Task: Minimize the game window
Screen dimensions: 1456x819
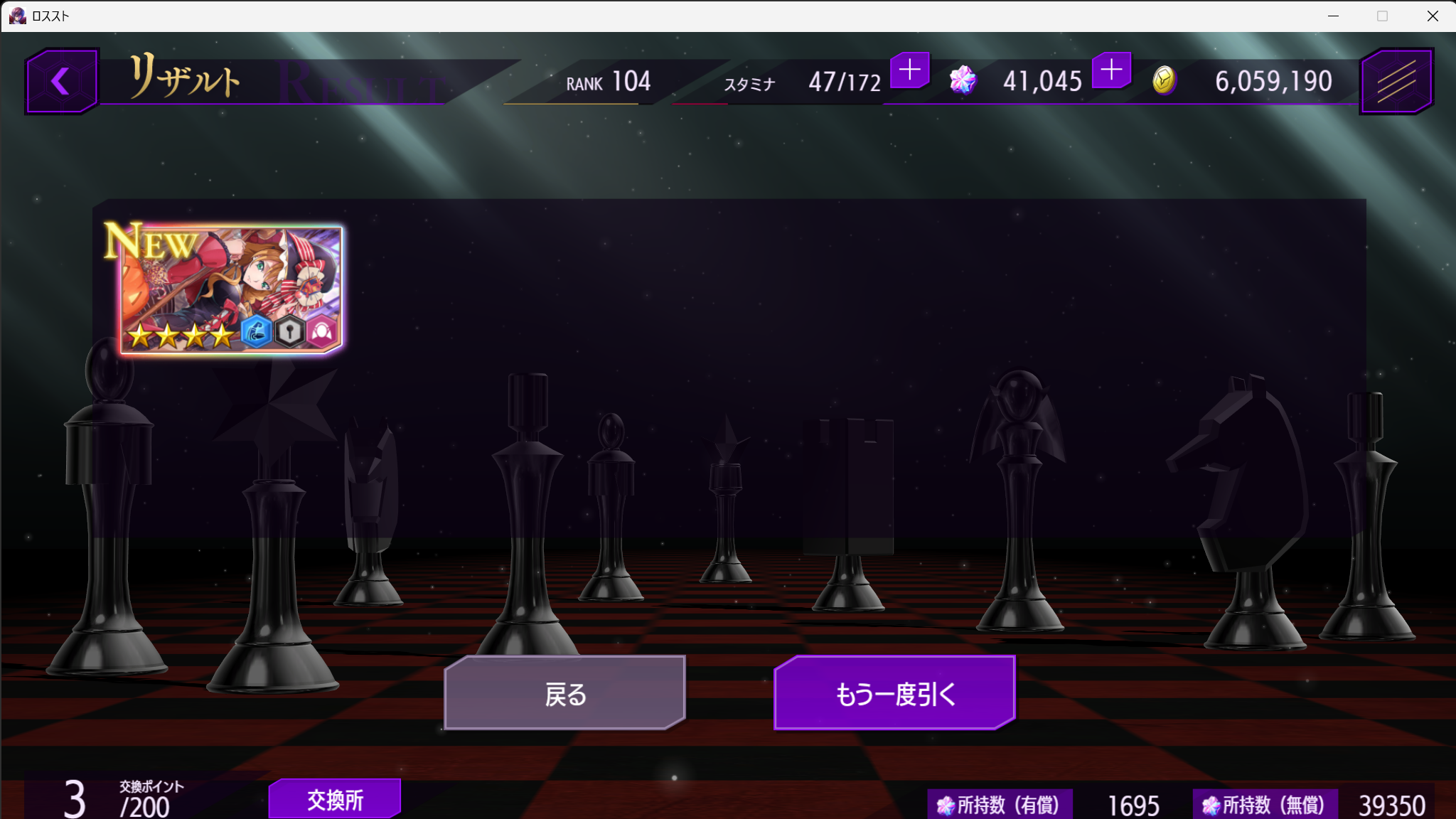Action: (1333, 16)
